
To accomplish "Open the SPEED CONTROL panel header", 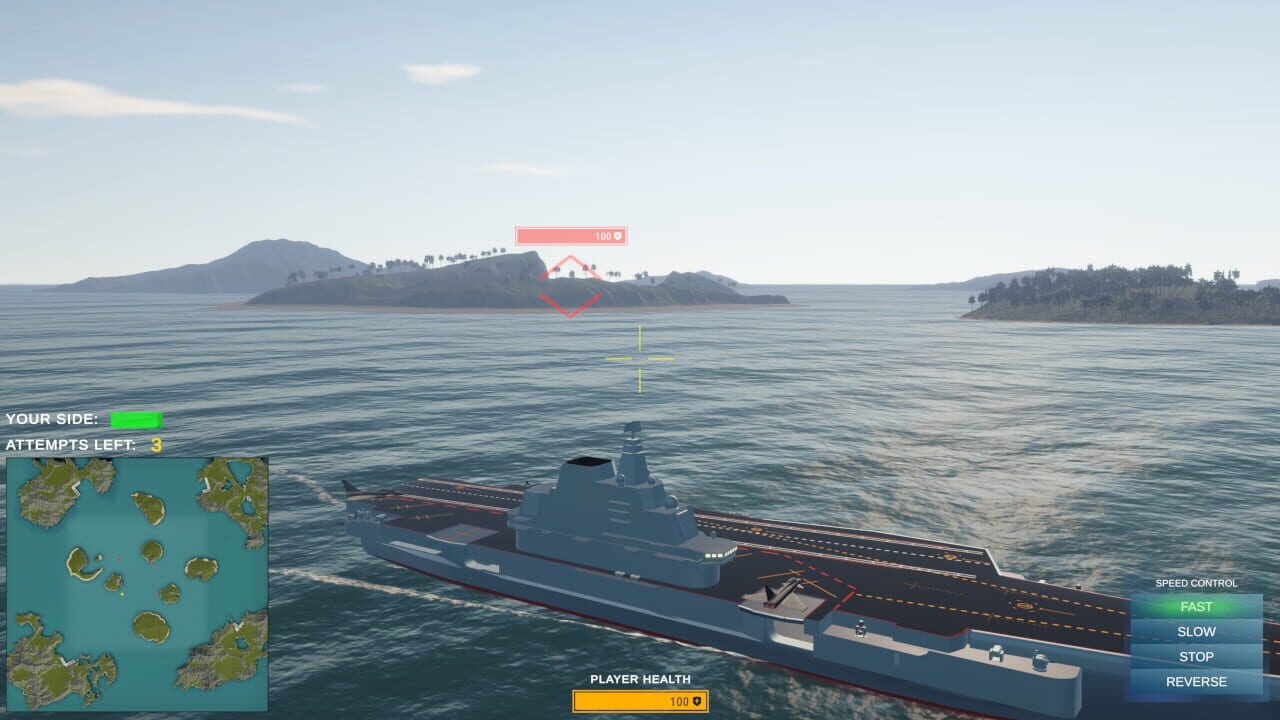I will point(1196,583).
